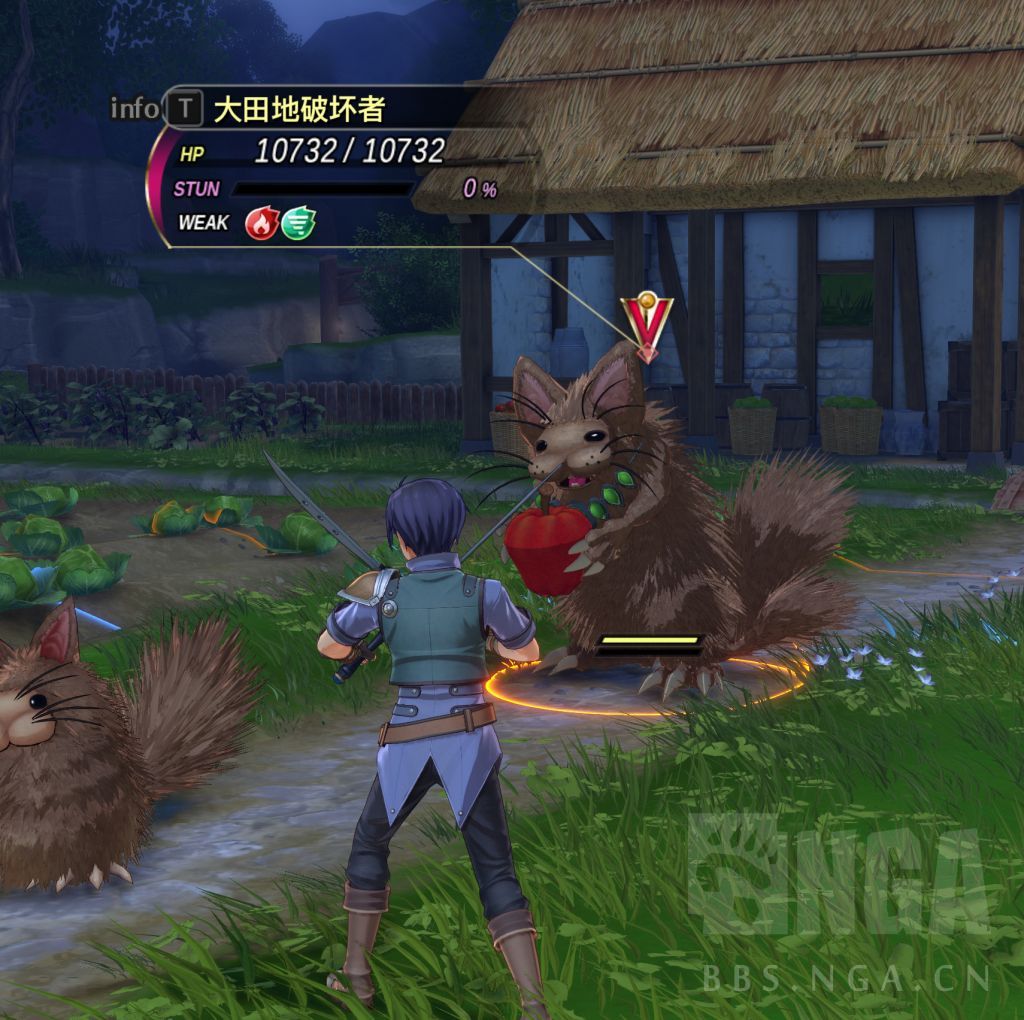The image size is (1024, 1020).
Task: Select the red target marker above enemy
Action: pyautogui.click(x=647, y=322)
